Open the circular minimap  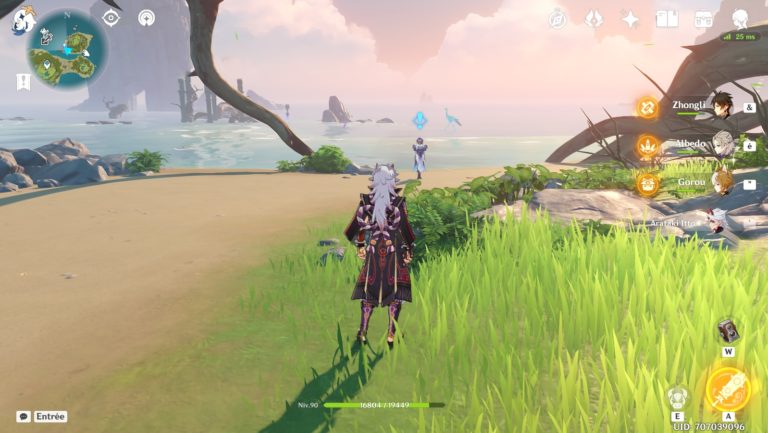(x=68, y=48)
